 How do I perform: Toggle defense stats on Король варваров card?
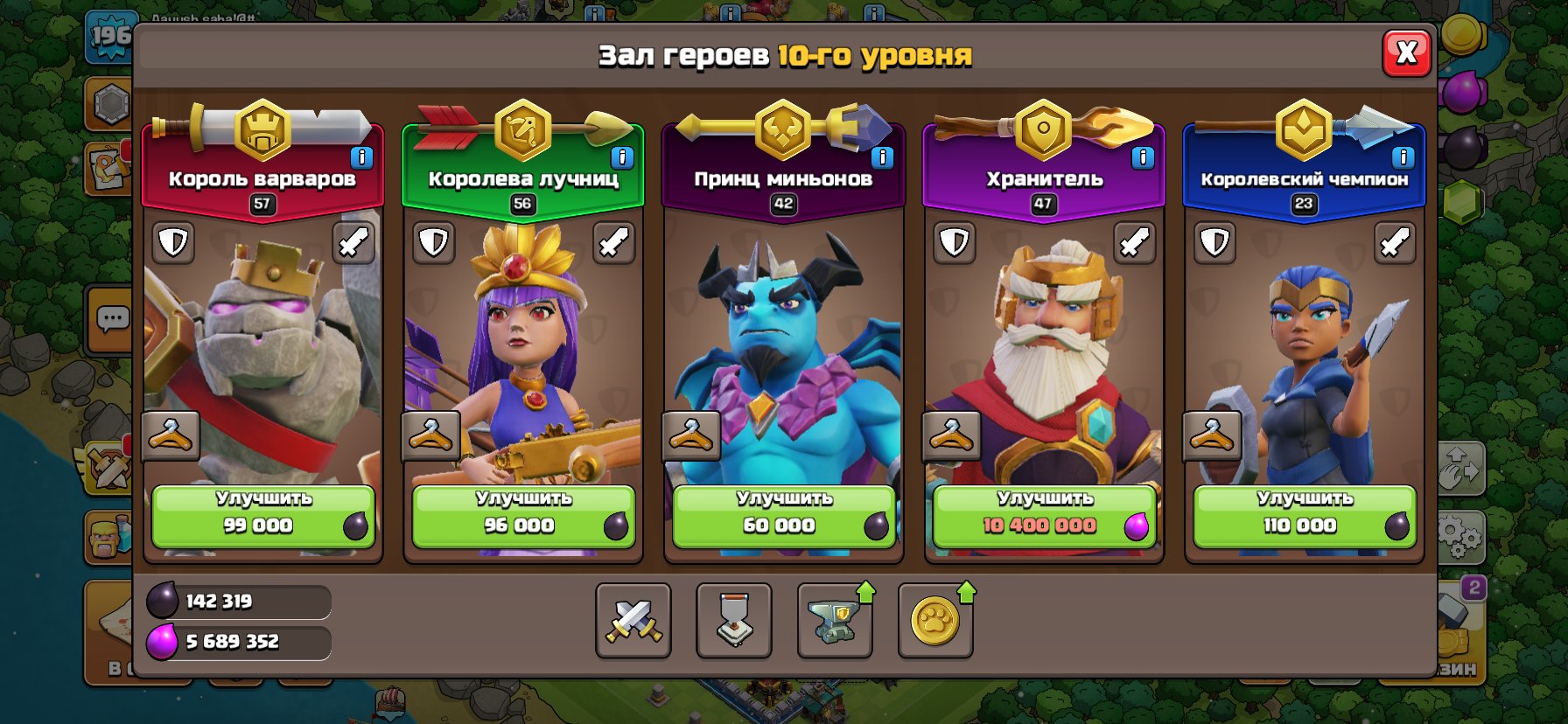click(171, 242)
